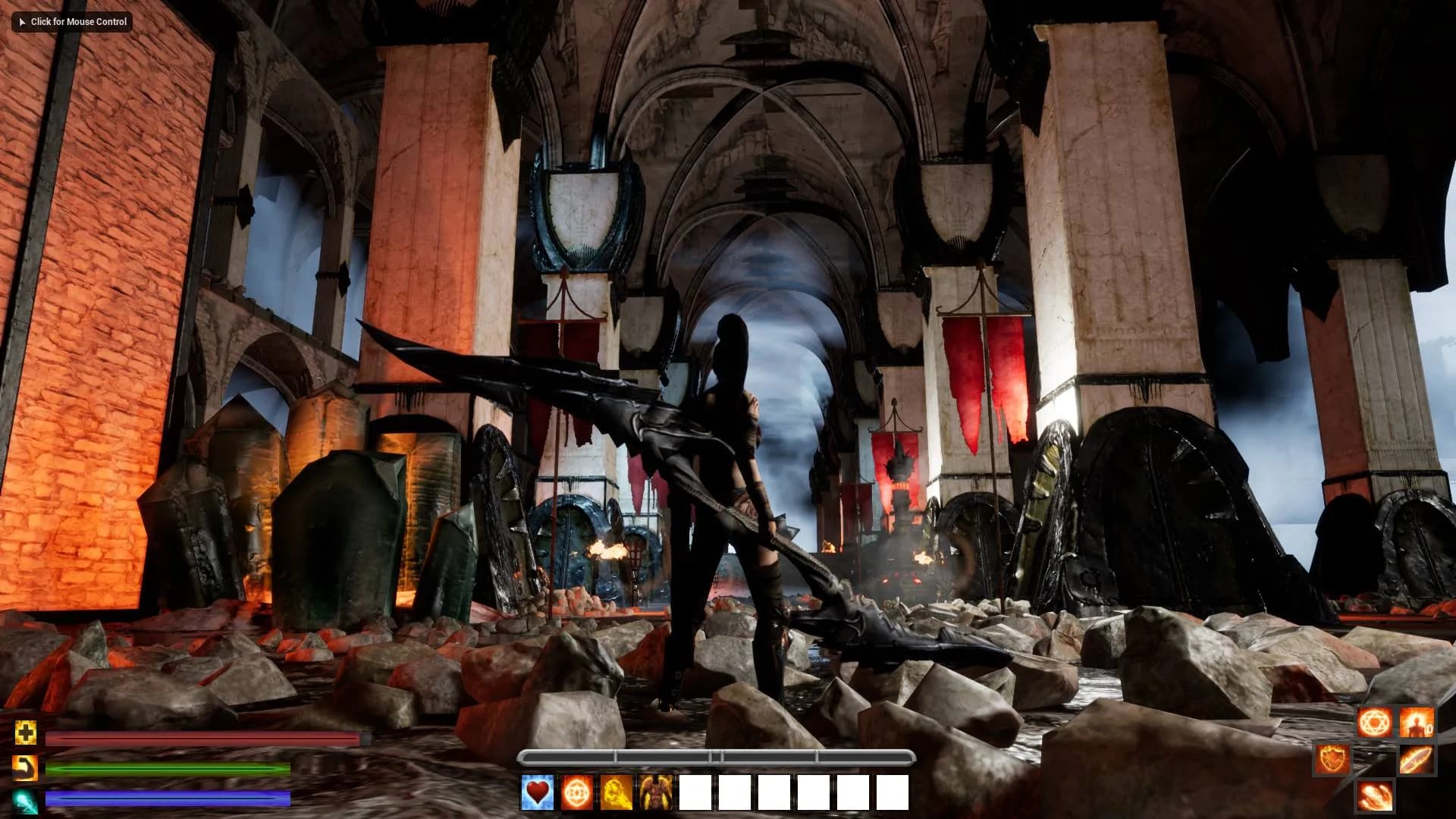Screen dimensions: 1456x819
Task: Click the 'Click for Mouse Control' button
Action: (72, 21)
